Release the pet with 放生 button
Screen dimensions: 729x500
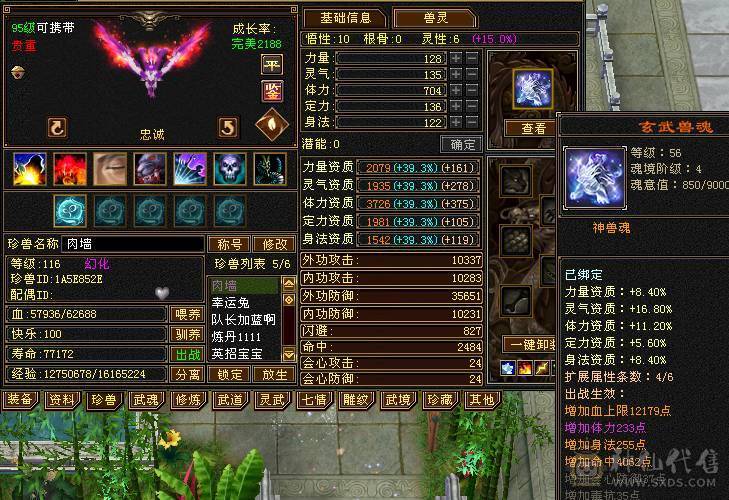pos(274,374)
